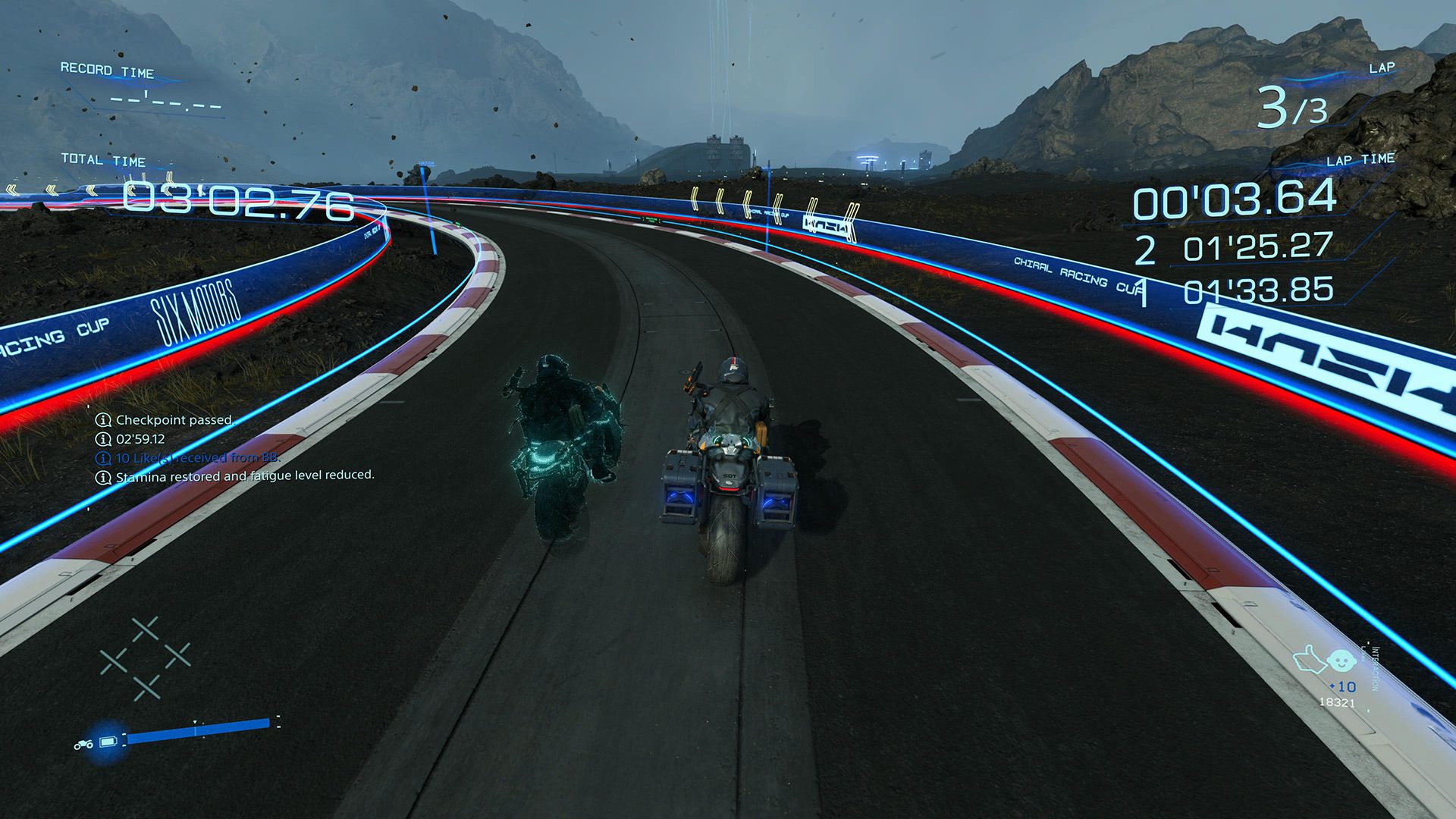The image size is (1456, 819).
Task: Collapse the TOTAL TIME display
Action: pyautogui.click(x=103, y=162)
